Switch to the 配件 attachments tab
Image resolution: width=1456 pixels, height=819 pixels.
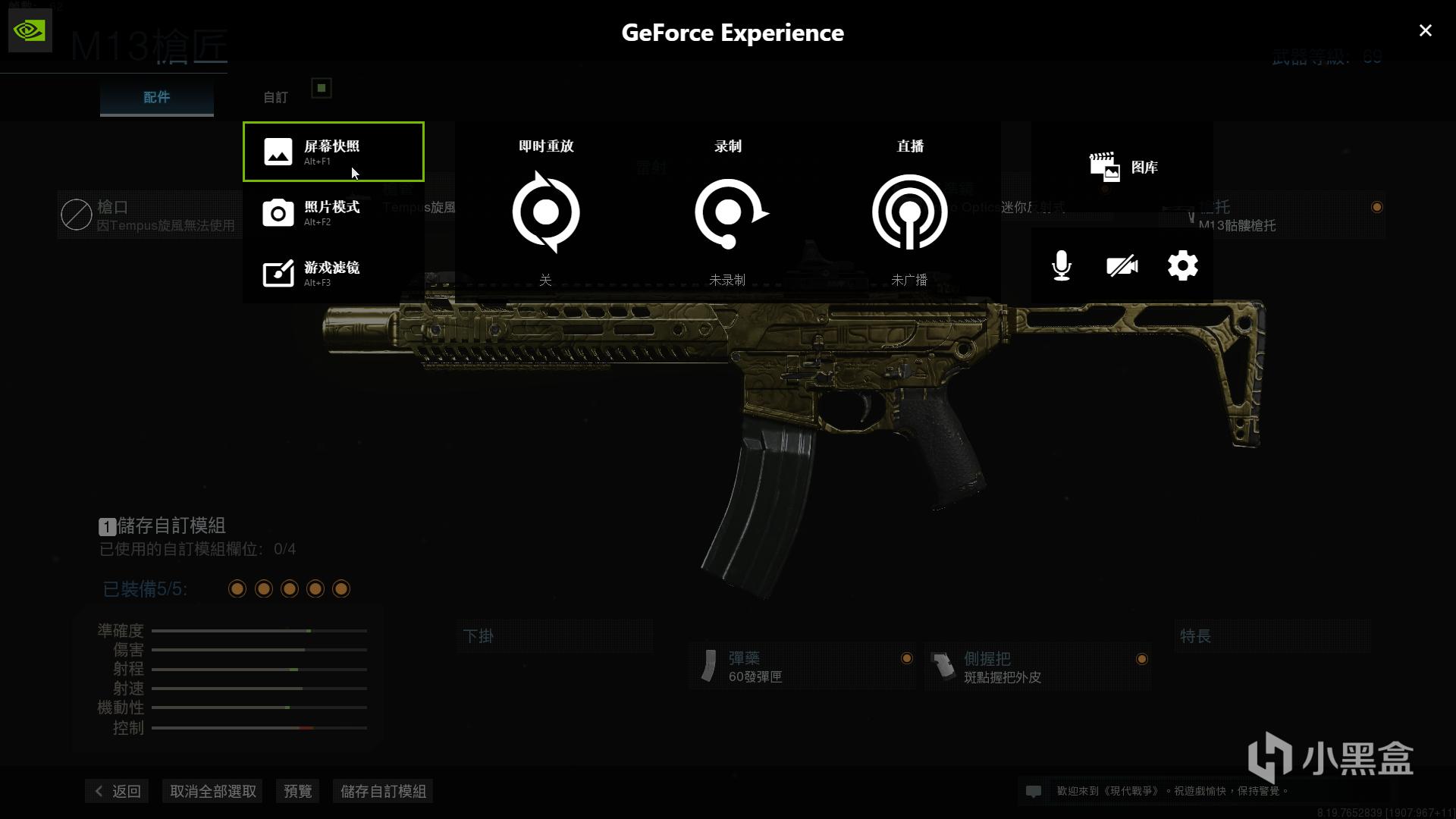157,97
